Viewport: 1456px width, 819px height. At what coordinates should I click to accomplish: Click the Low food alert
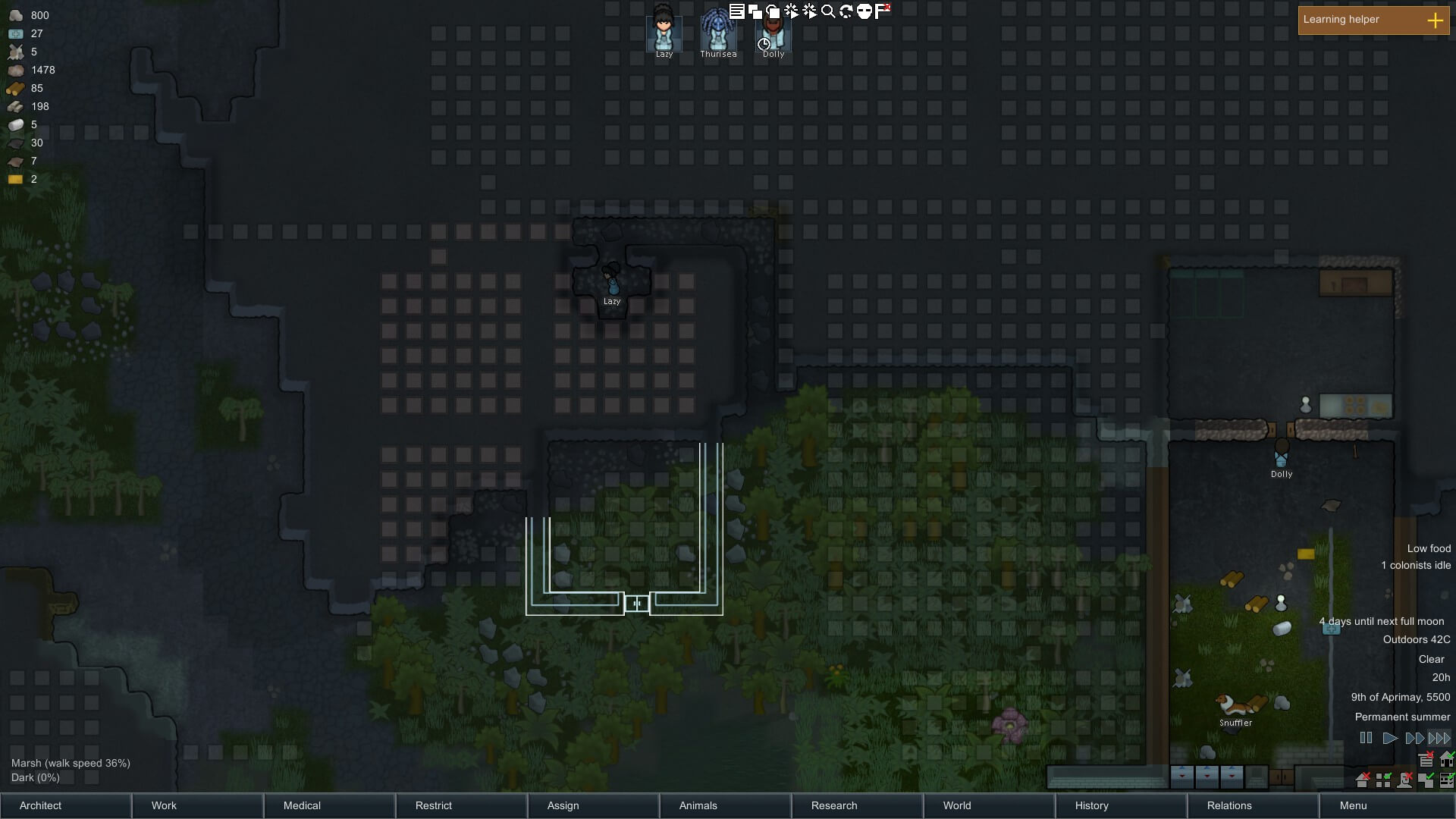1429,548
